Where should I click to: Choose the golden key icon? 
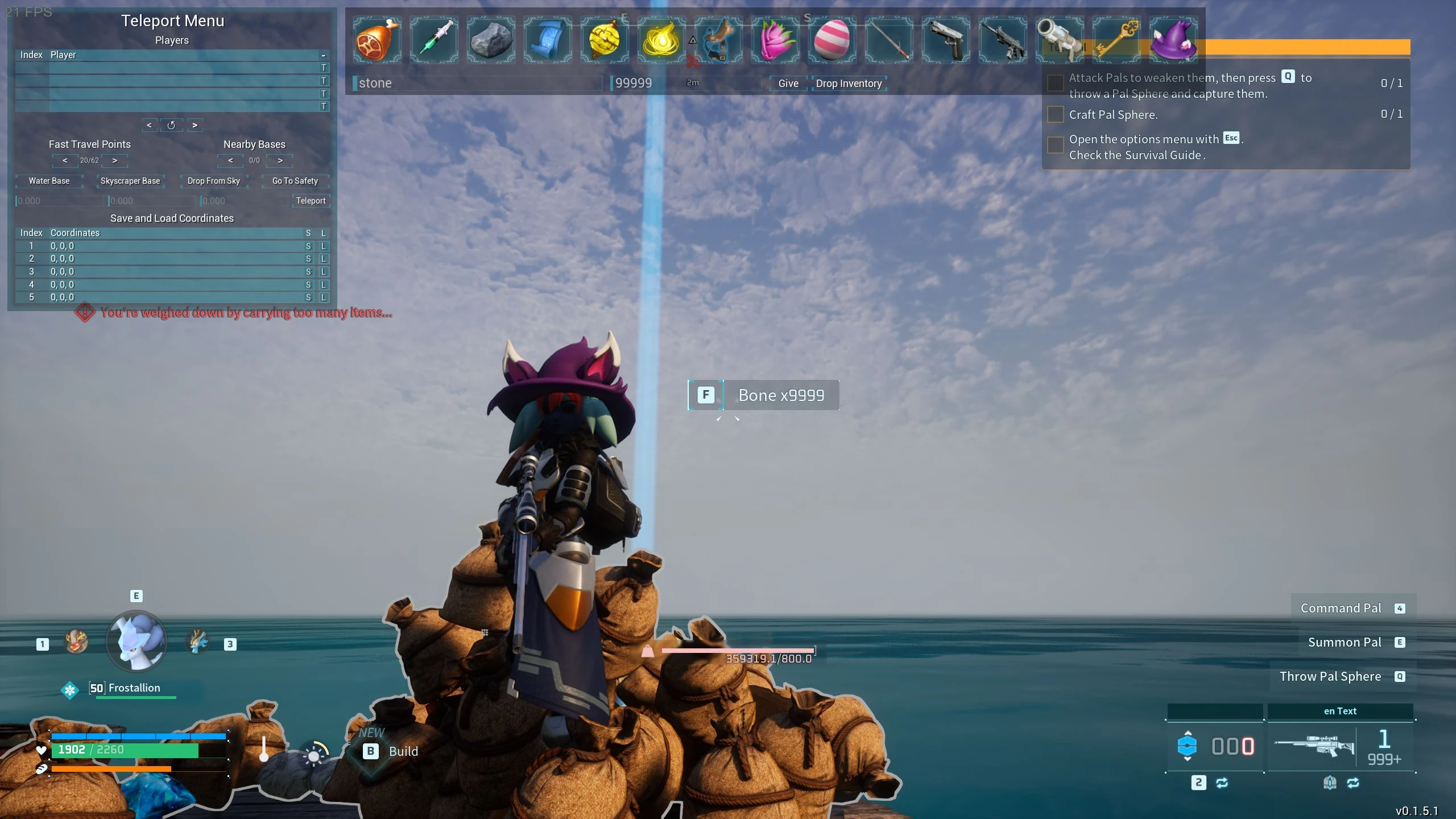click(1116, 40)
